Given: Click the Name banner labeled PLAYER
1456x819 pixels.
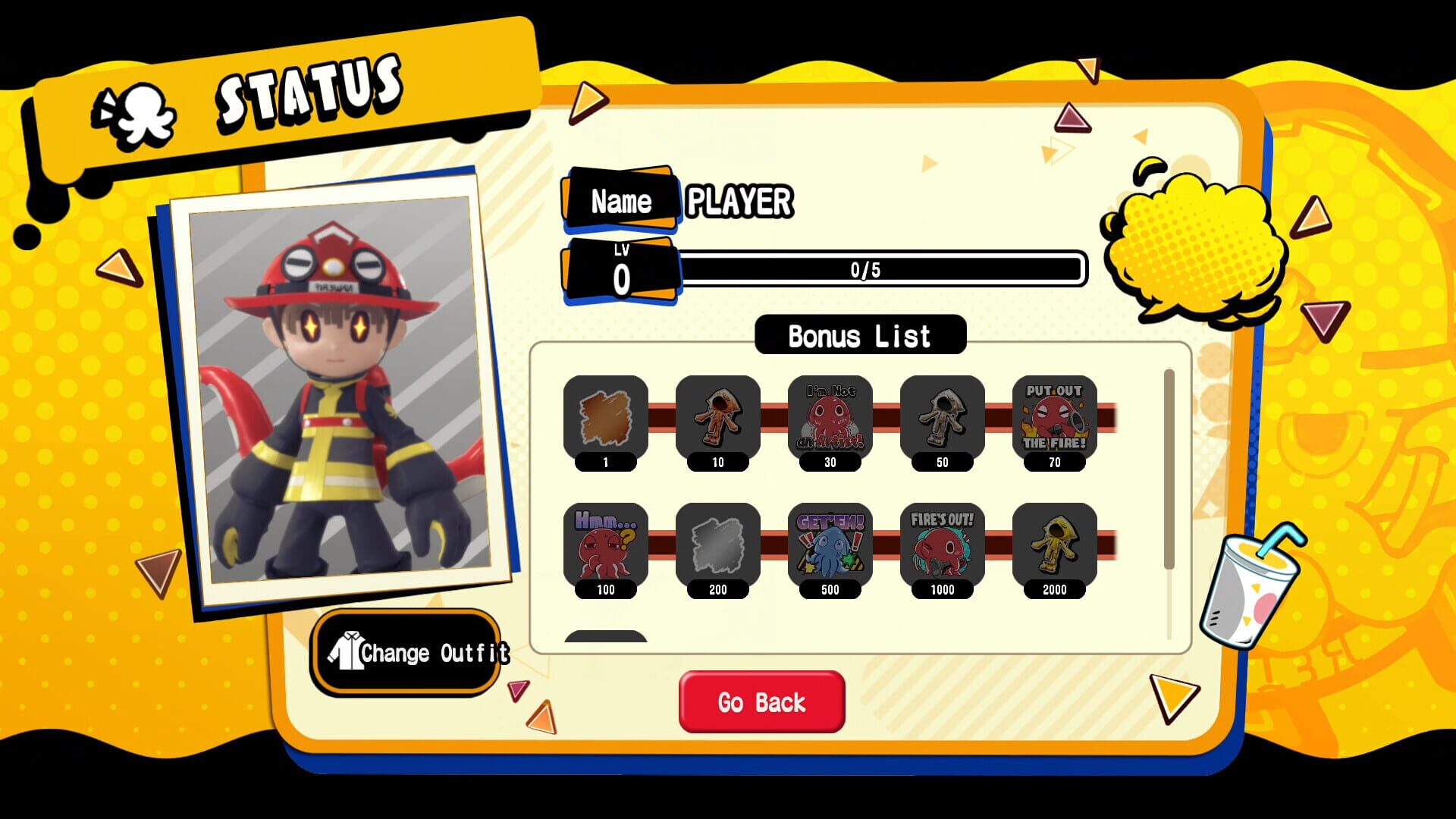Looking at the screenshot, I should (x=622, y=199).
